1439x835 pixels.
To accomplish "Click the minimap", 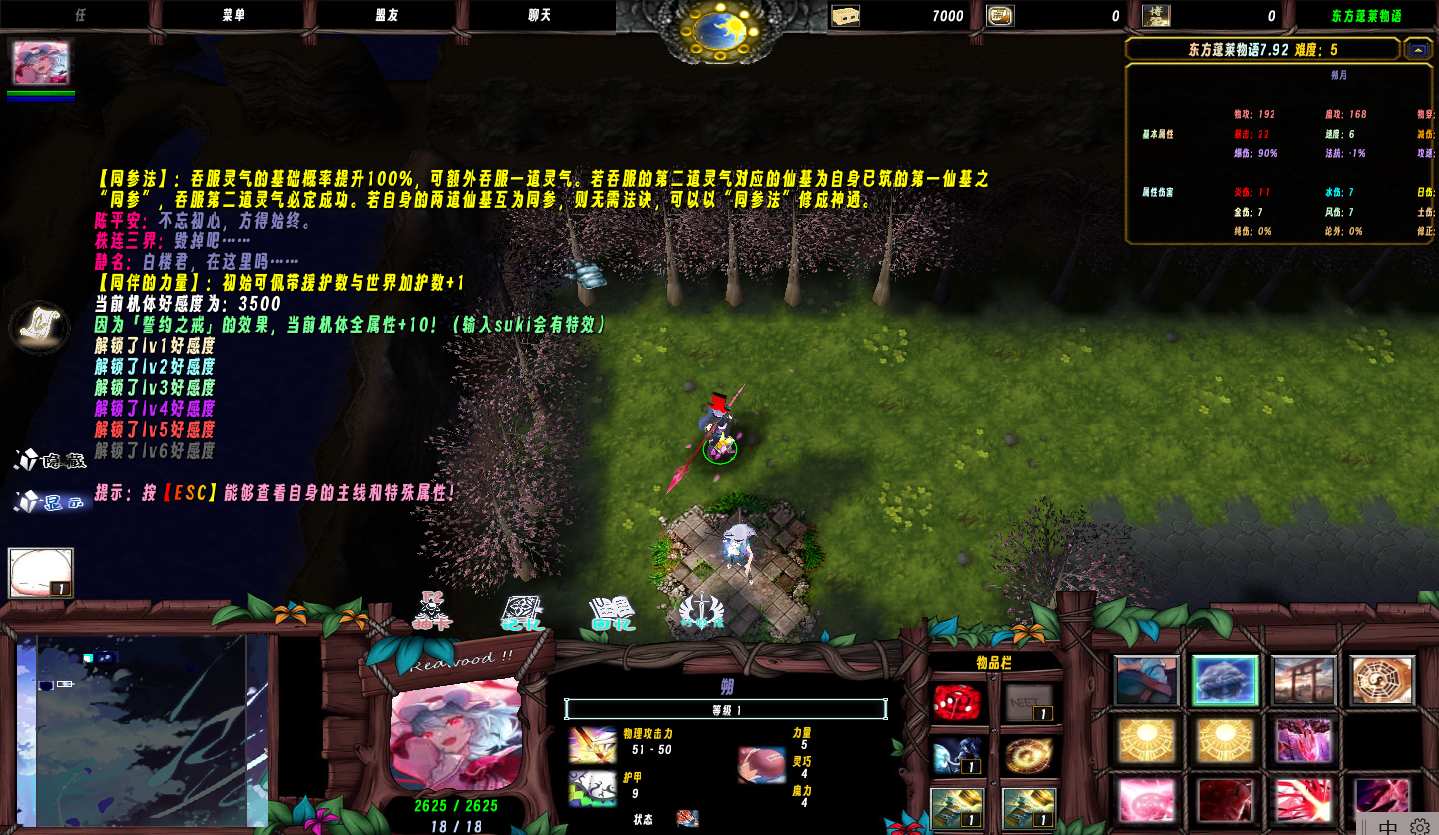I will 142,729.
